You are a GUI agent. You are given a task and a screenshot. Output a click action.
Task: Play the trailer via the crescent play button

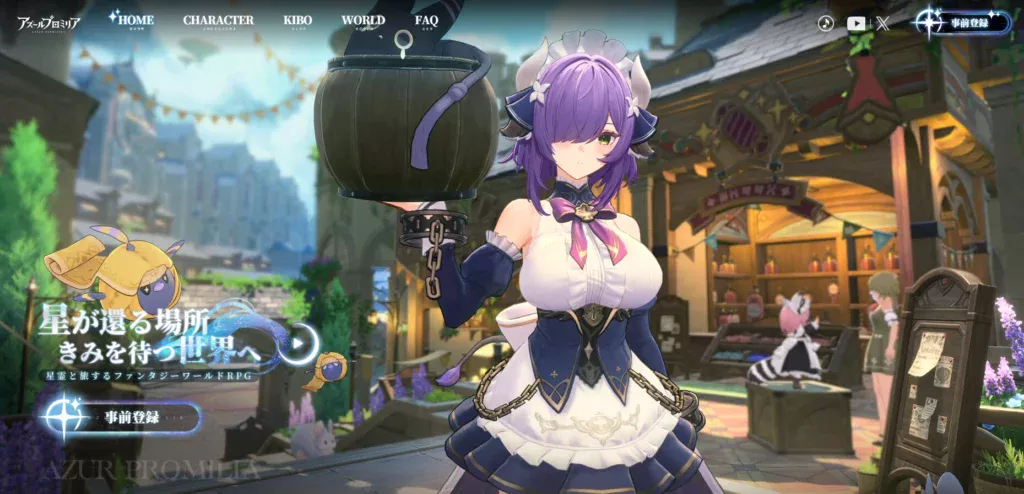coord(301,342)
